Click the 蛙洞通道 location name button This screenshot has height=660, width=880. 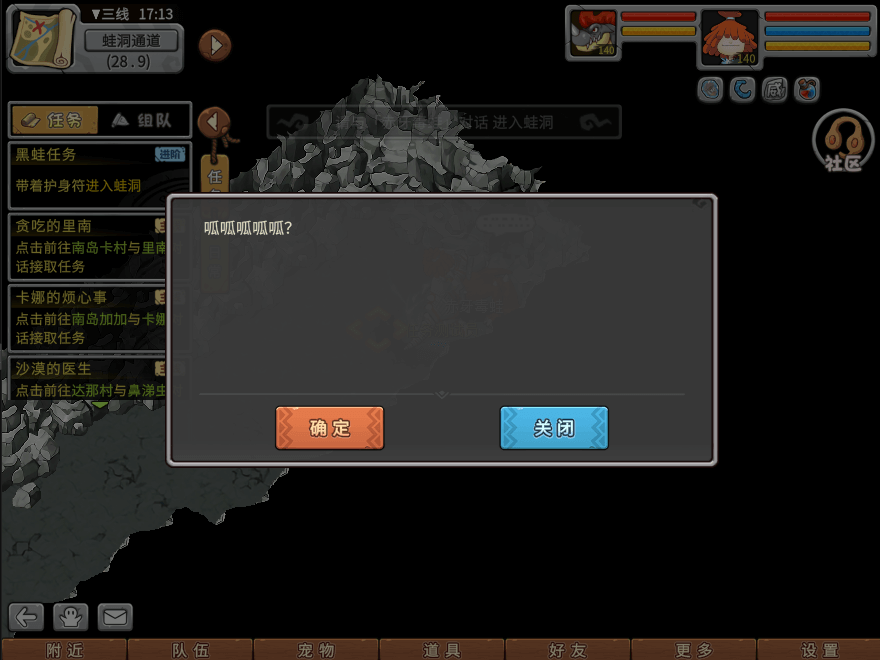pyautogui.click(x=131, y=41)
